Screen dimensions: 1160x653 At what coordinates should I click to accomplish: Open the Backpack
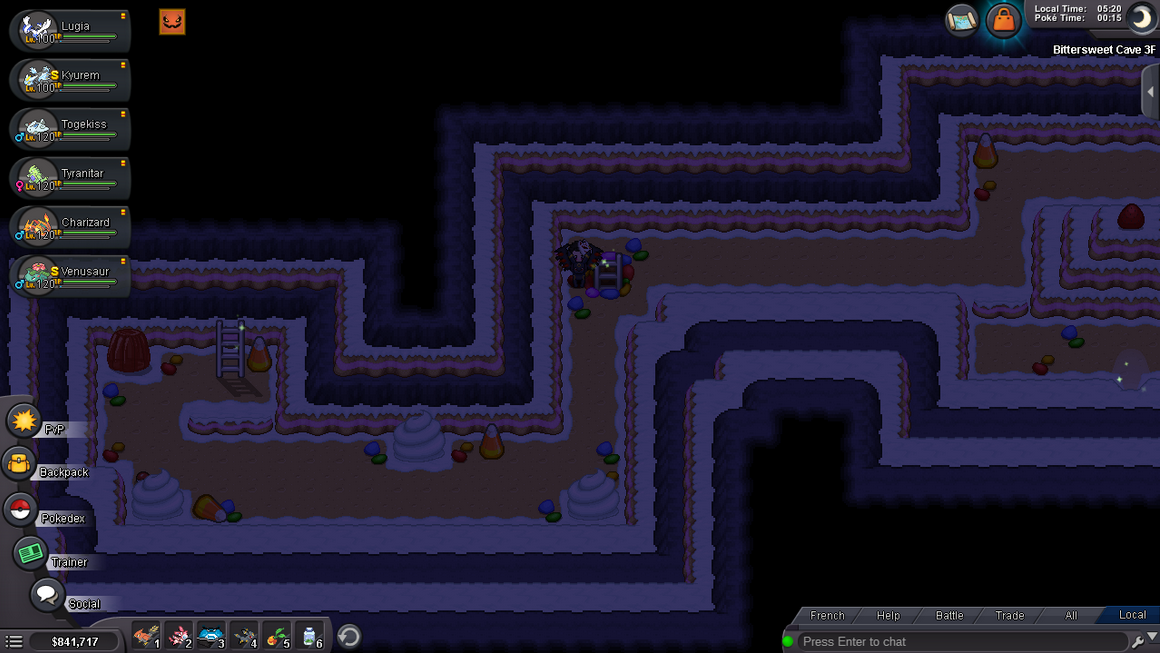[20, 464]
